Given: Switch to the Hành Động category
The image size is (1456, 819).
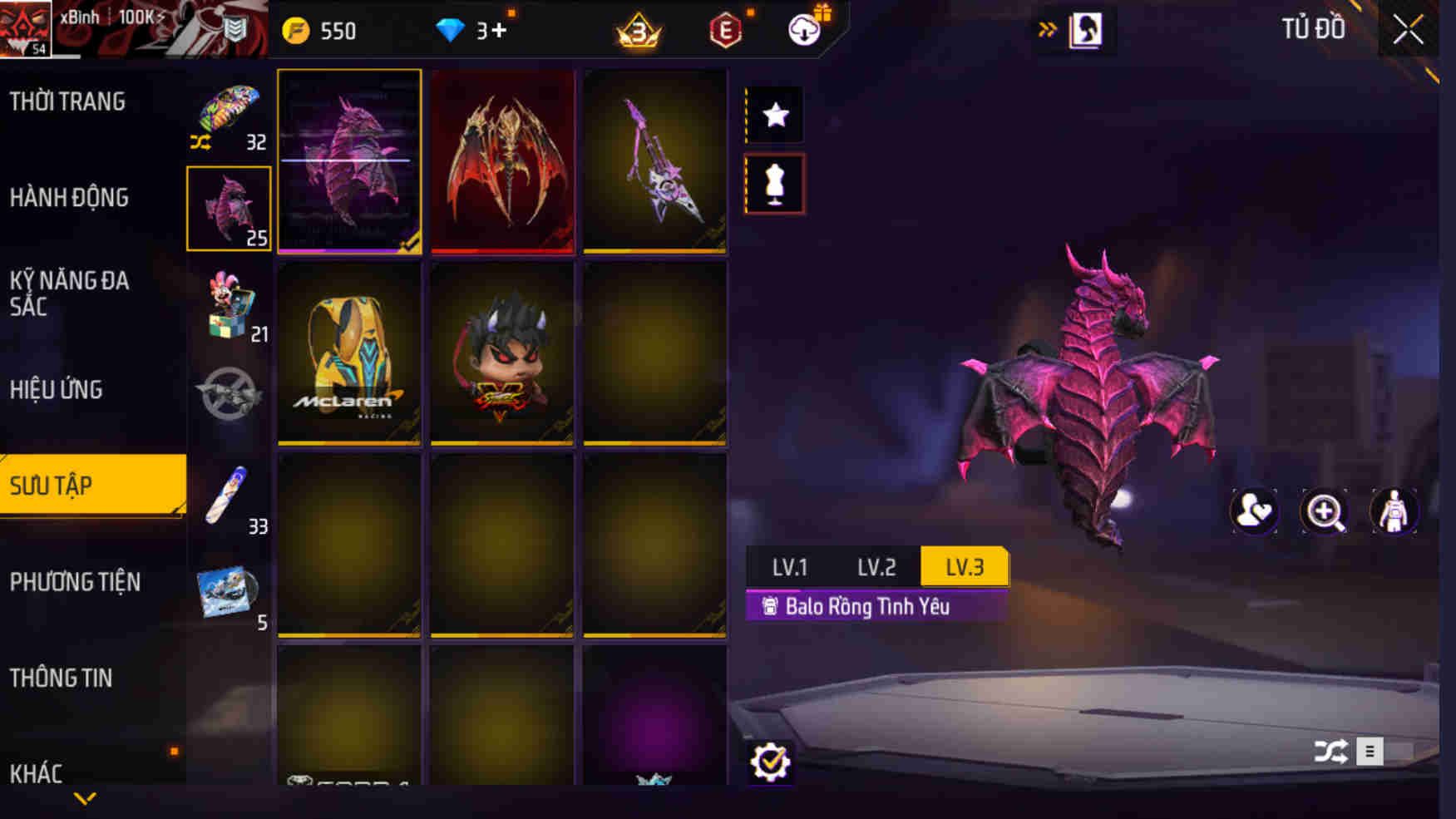Looking at the screenshot, I should (x=69, y=198).
